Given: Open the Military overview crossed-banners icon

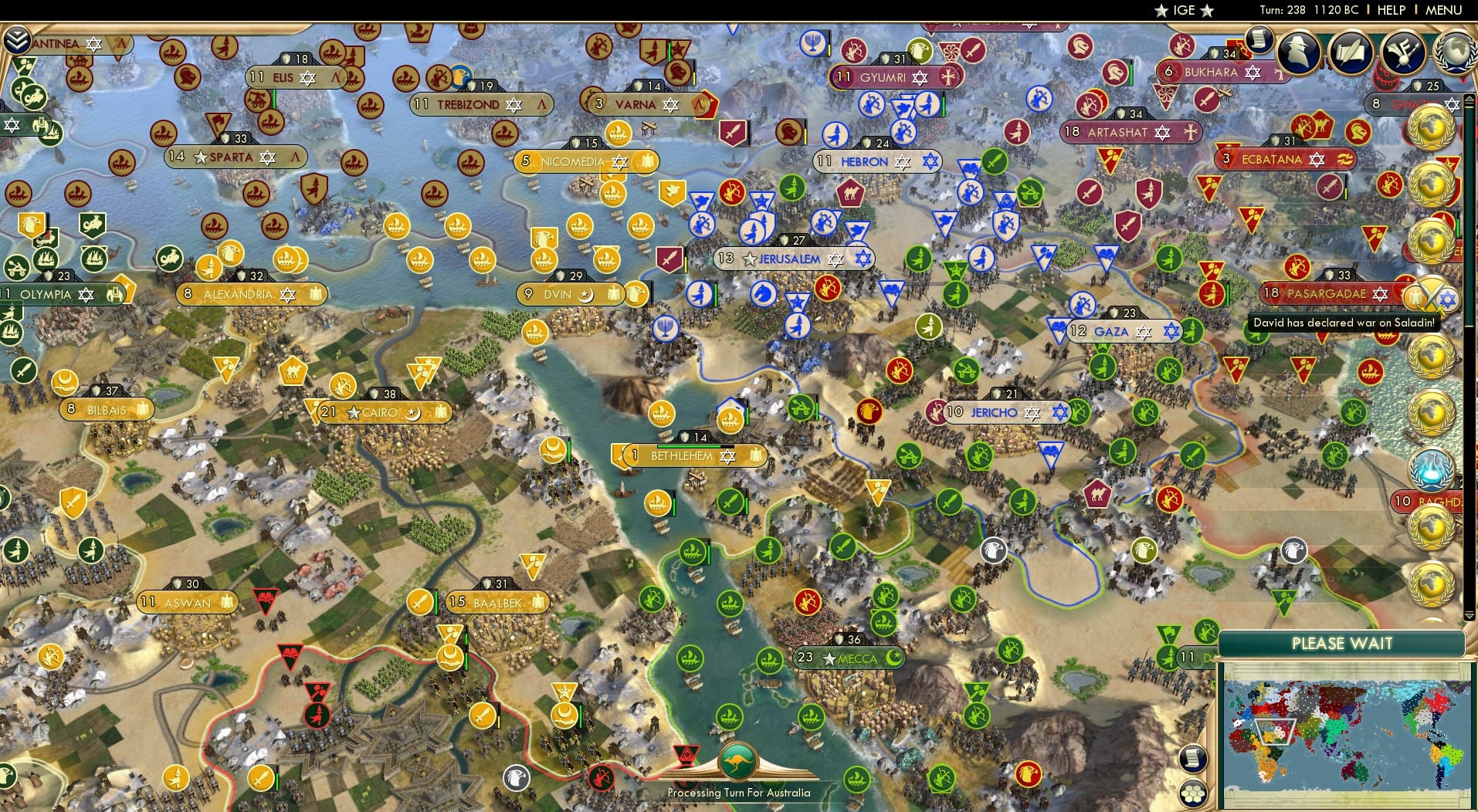Looking at the screenshot, I should click(1402, 52).
